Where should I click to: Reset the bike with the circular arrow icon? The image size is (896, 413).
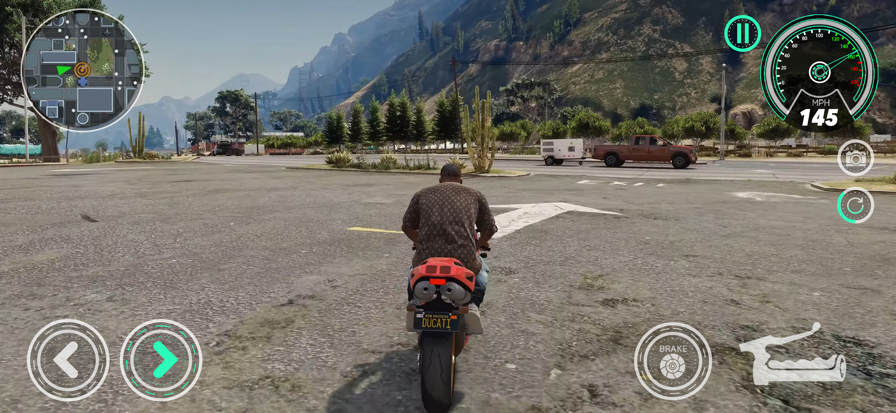tap(855, 205)
